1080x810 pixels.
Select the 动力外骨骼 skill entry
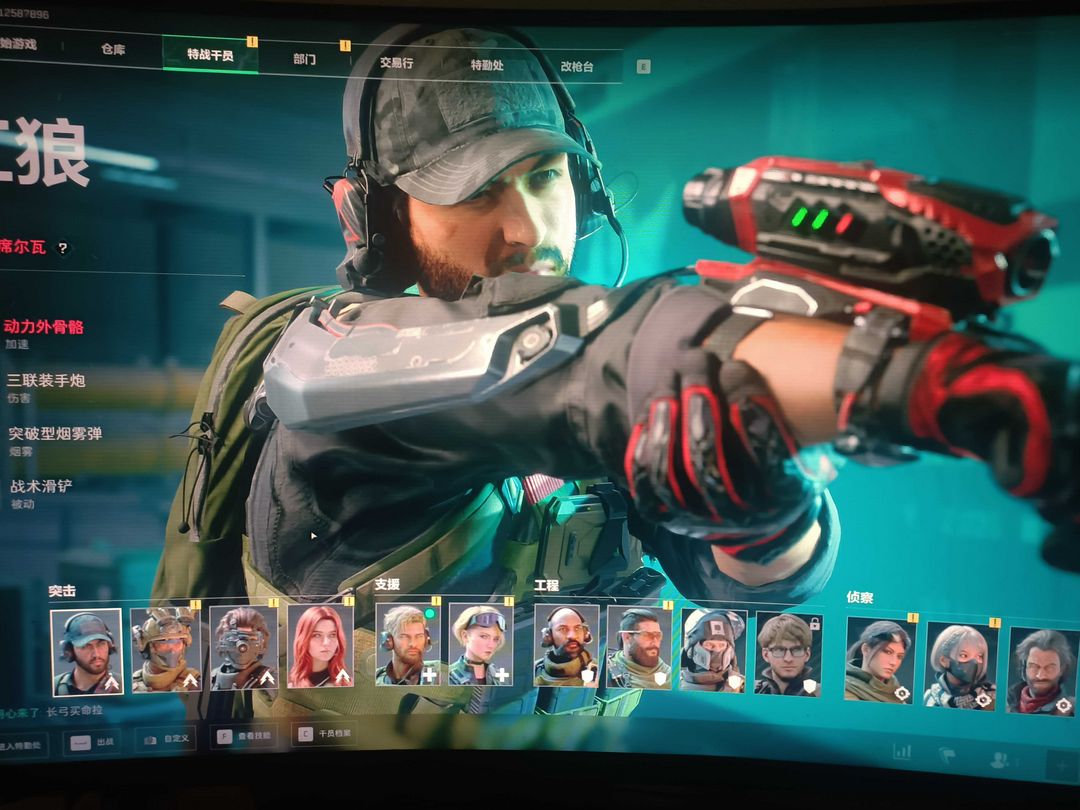click(x=44, y=326)
